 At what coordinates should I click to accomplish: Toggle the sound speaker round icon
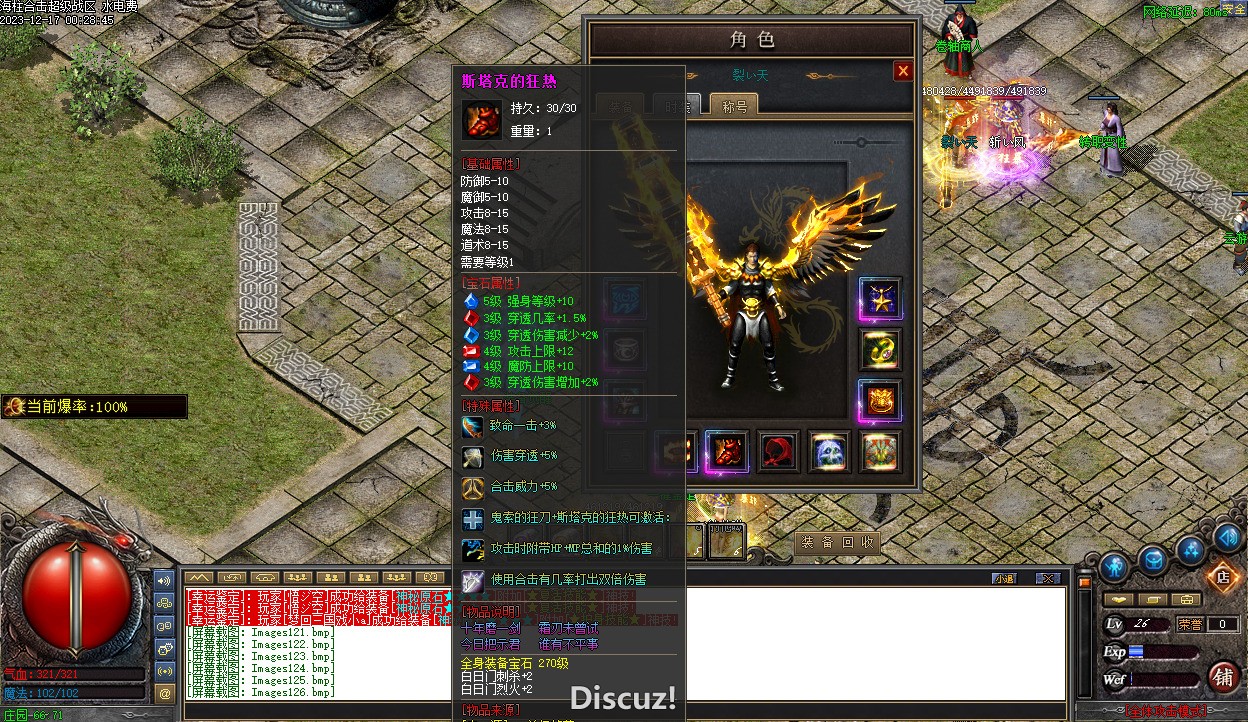pyautogui.click(x=1228, y=538)
